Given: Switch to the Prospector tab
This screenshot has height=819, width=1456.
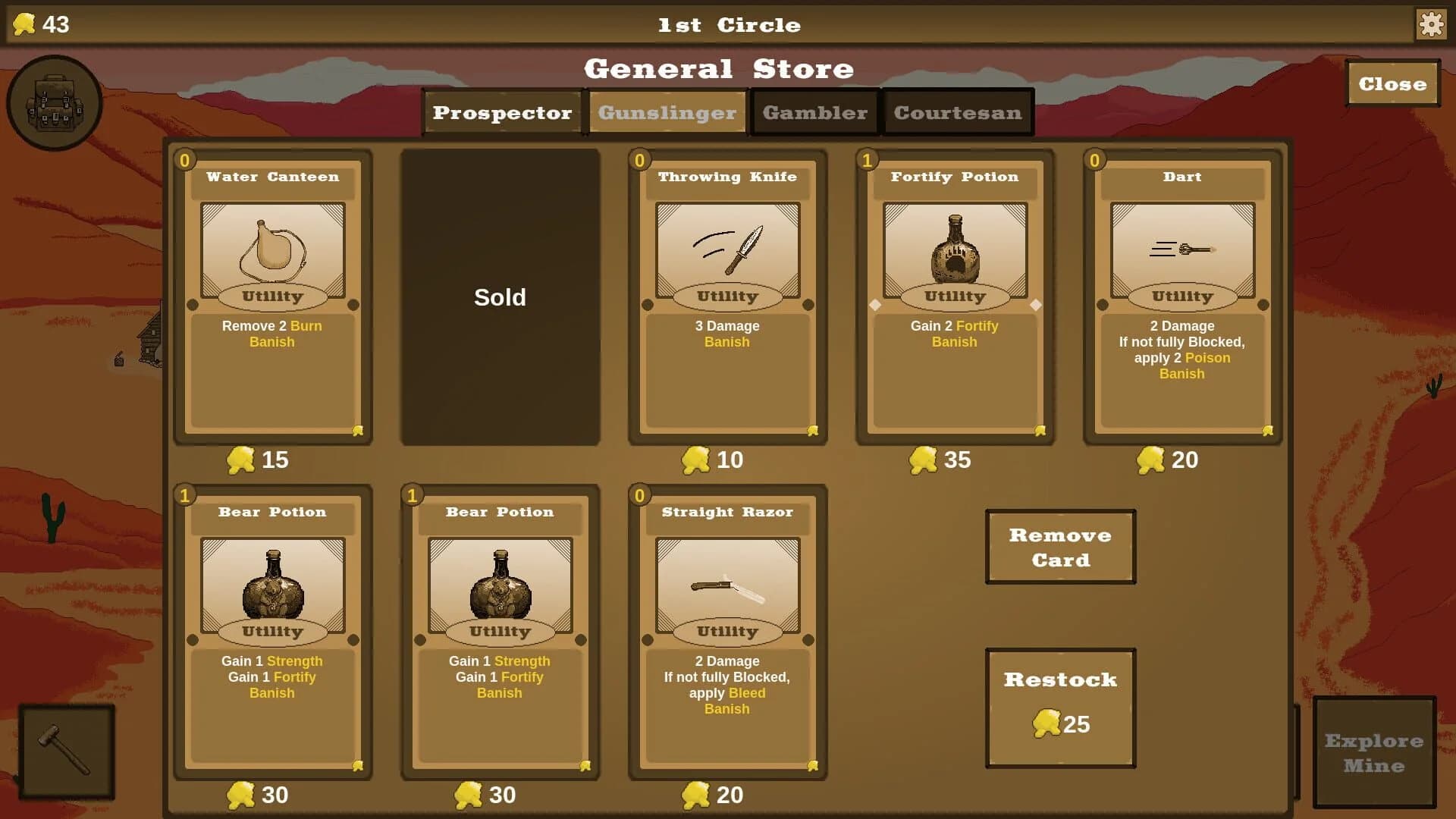Looking at the screenshot, I should (502, 112).
